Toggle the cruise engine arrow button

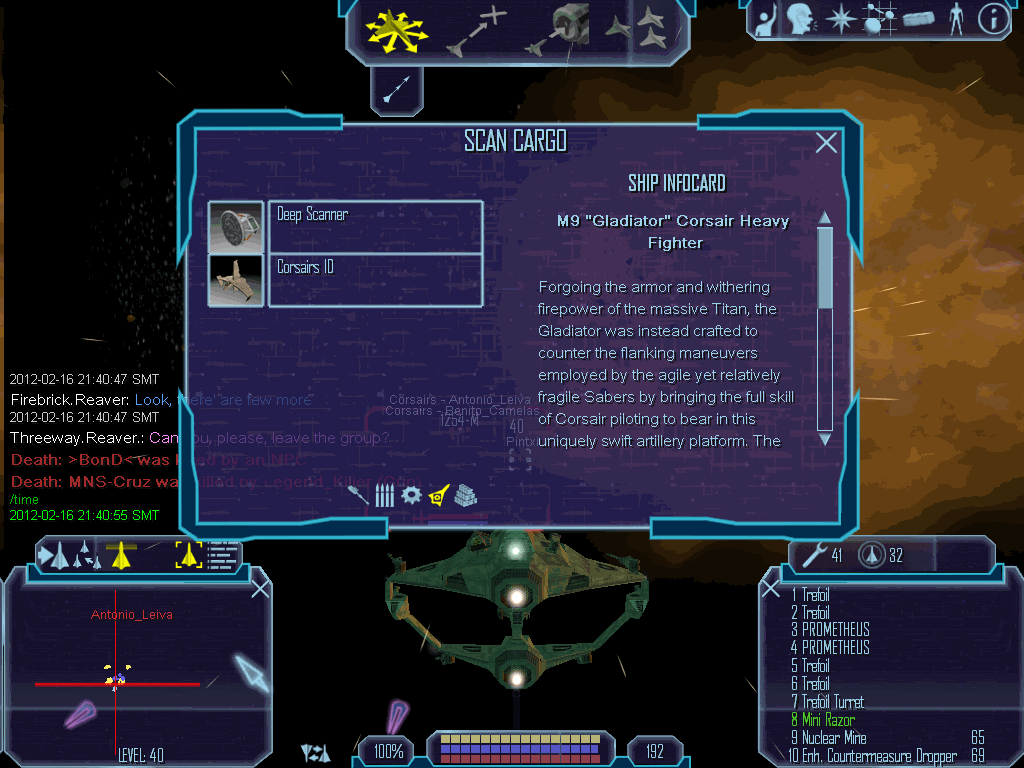click(396, 91)
